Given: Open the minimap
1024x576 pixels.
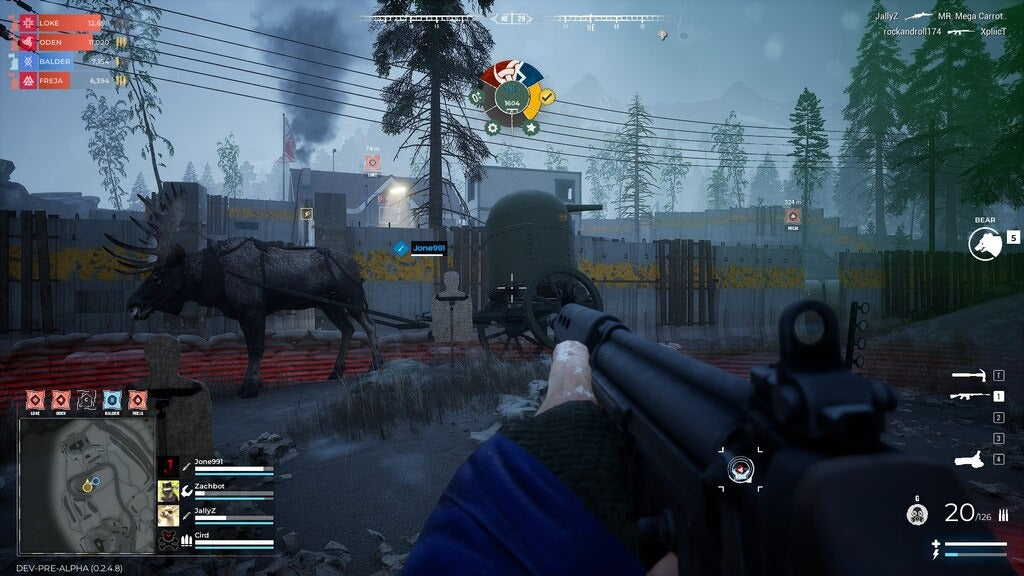Looking at the screenshot, I should tap(88, 483).
